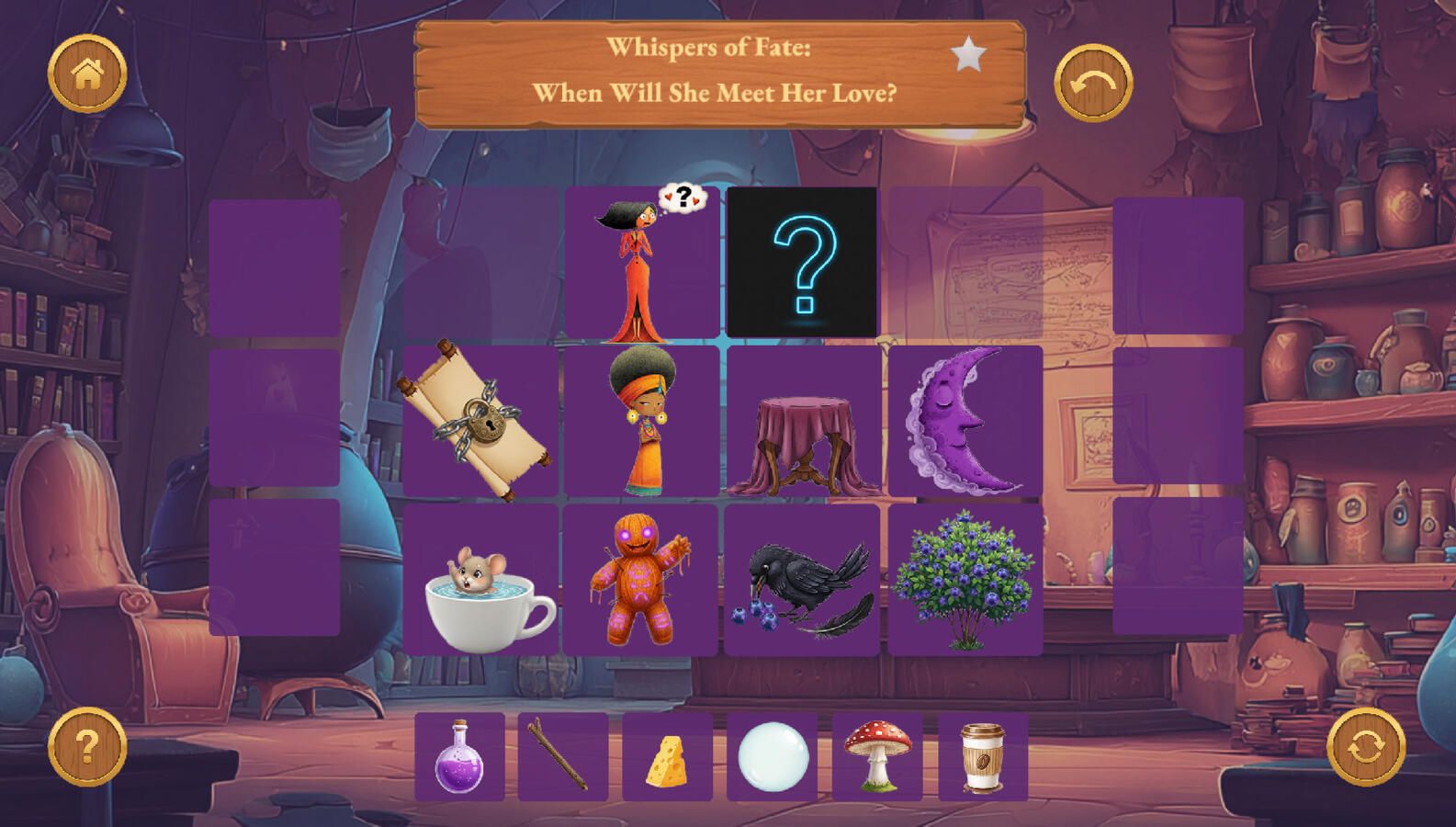
Task: Select the purple potion flask
Action: pyautogui.click(x=459, y=756)
